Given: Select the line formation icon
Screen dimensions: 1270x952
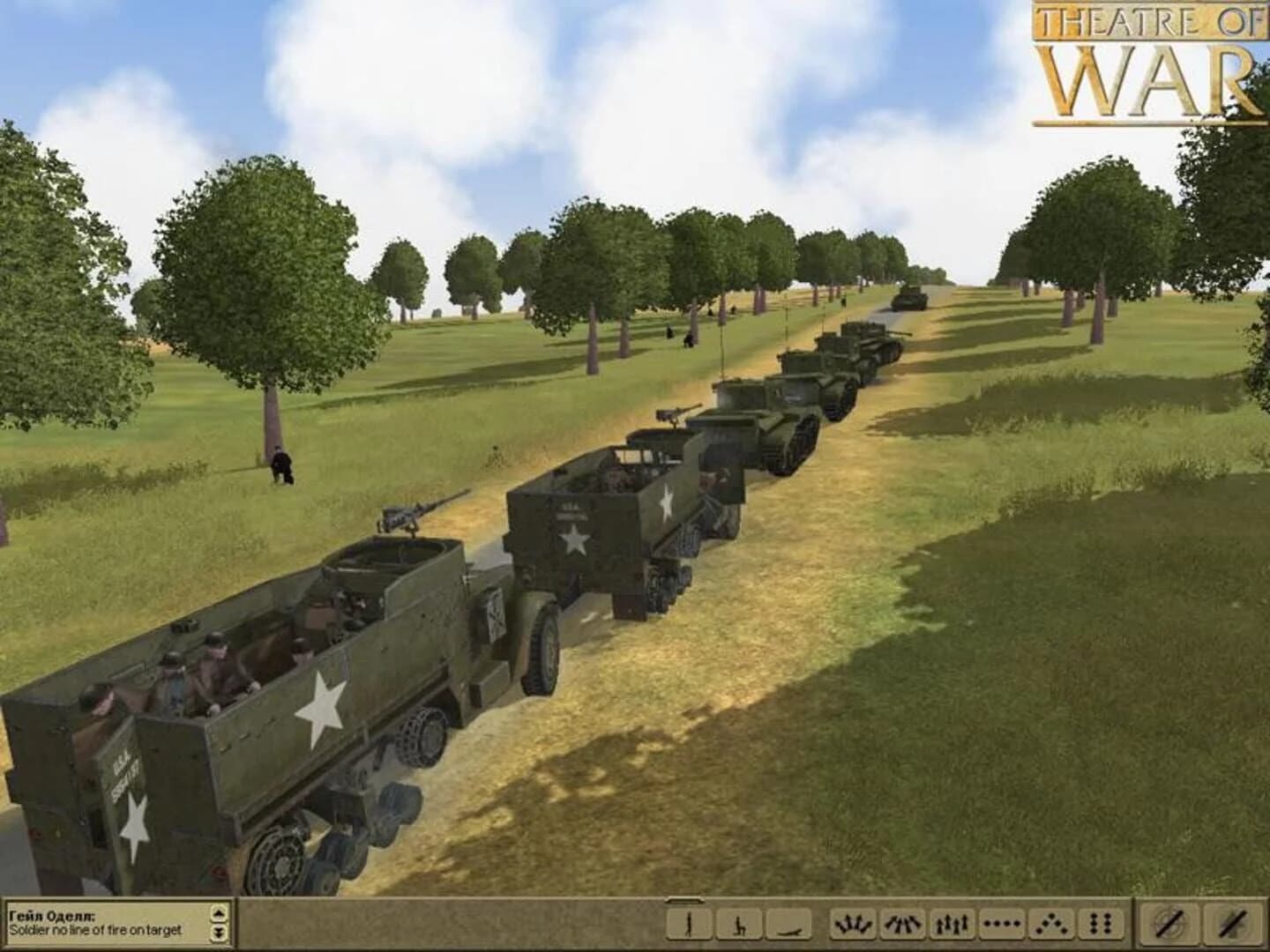Looking at the screenshot, I should (x=952, y=924).
